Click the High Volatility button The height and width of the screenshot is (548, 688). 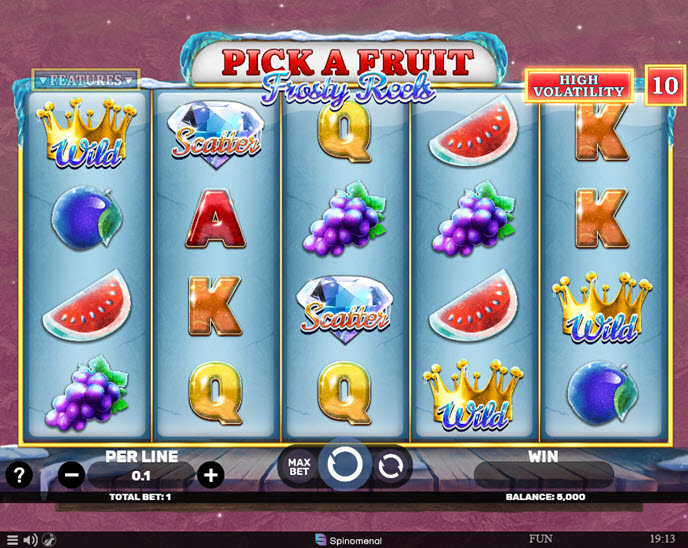pos(580,85)
